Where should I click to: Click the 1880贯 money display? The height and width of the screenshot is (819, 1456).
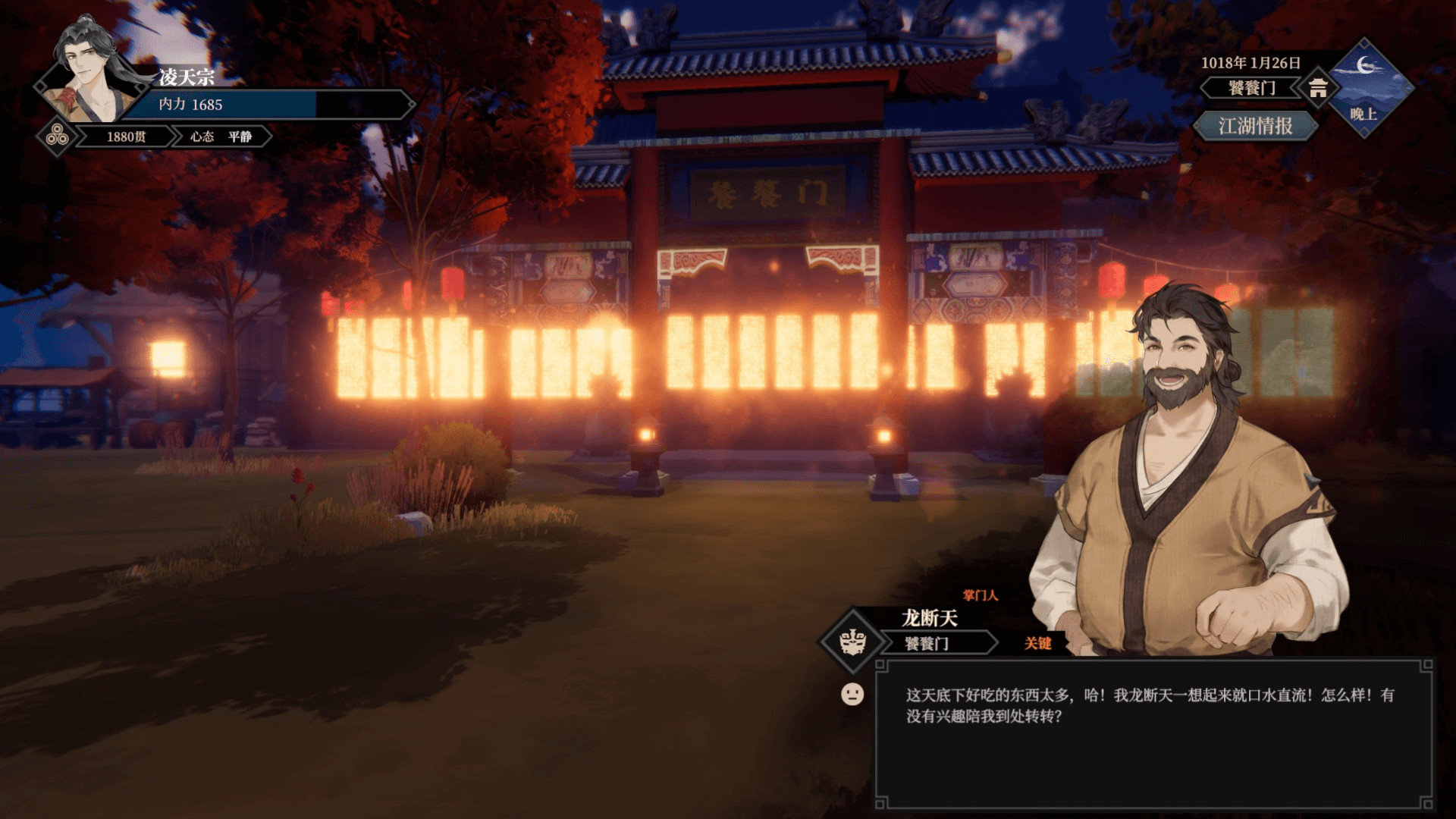pos(126,136)
